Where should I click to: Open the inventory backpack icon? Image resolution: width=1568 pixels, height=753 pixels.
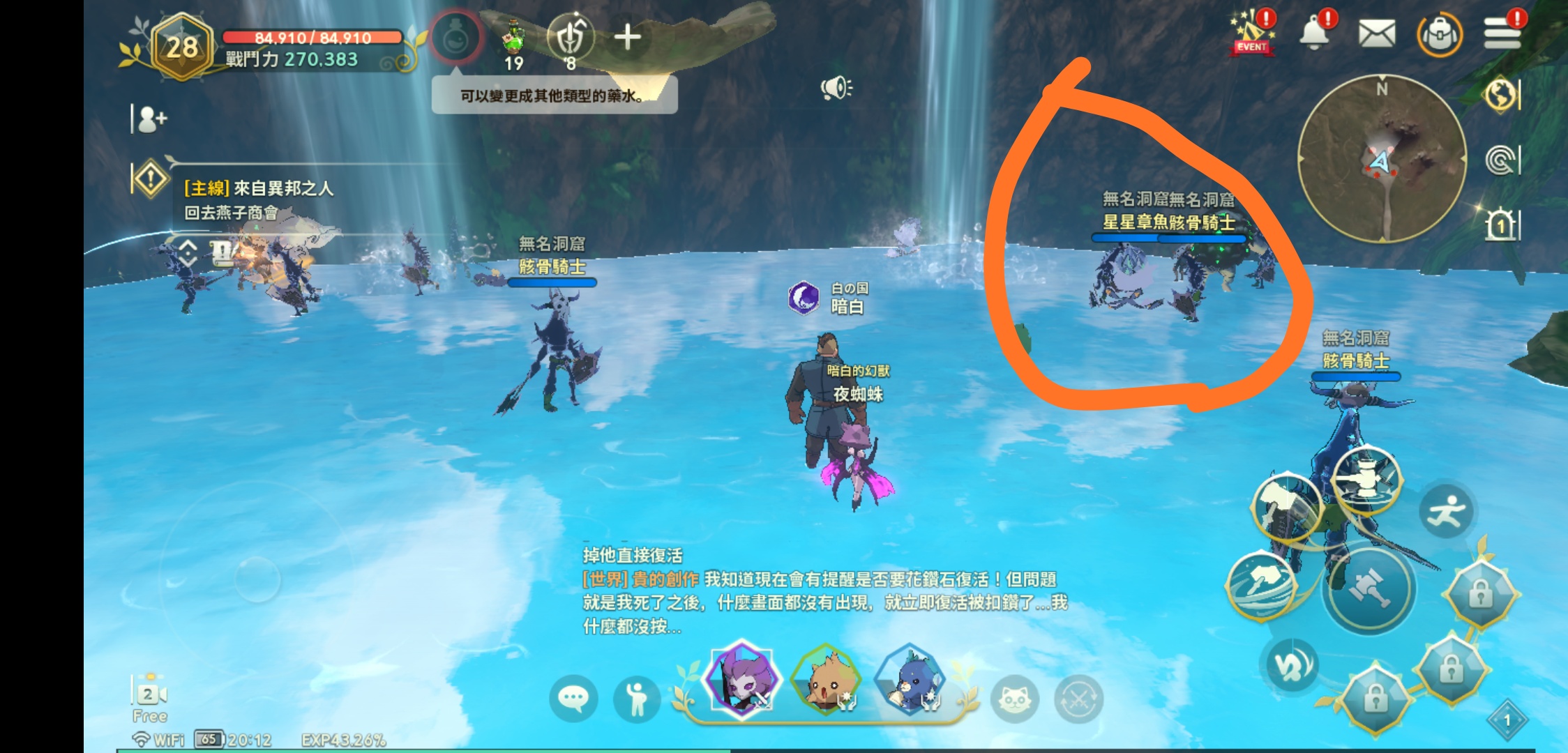click(x=1440, y=35)
